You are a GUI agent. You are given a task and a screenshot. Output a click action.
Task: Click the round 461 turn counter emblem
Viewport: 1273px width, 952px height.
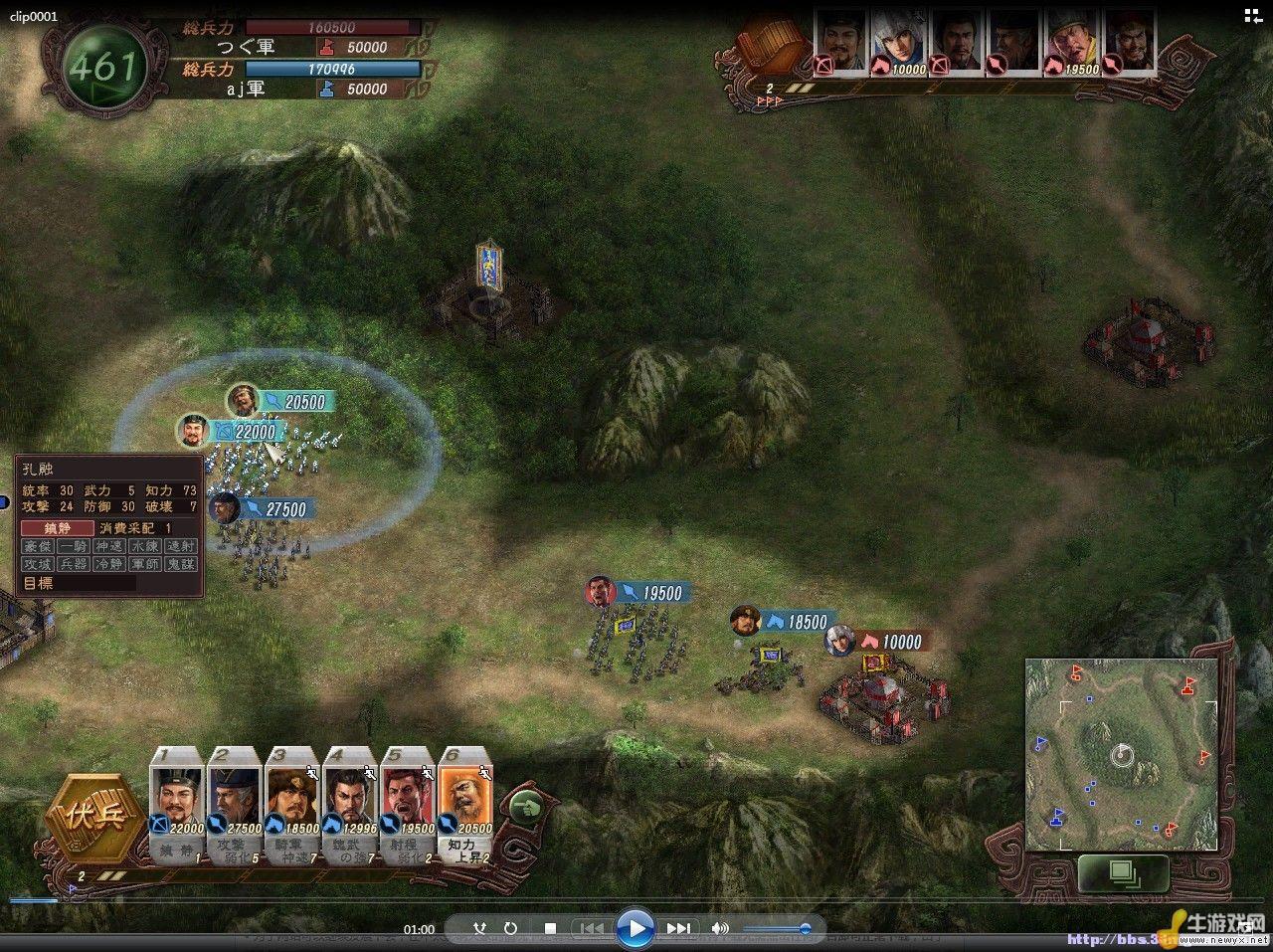coord(102,67)
